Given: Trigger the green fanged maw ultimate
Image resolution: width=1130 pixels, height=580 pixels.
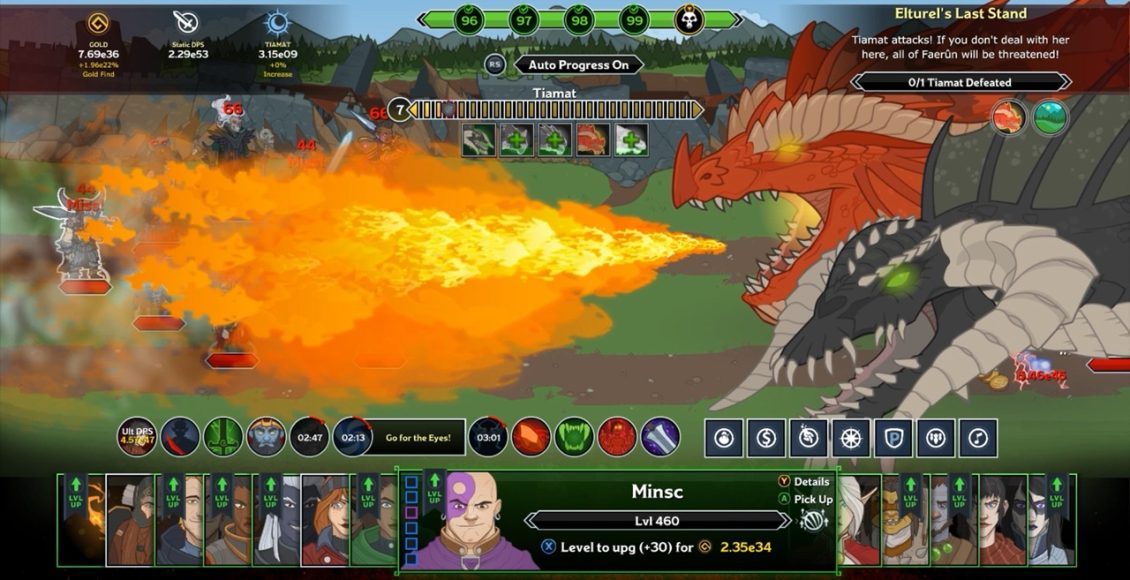Looking at the screenshot, I should pyautogui.click(x=574, y=437).
